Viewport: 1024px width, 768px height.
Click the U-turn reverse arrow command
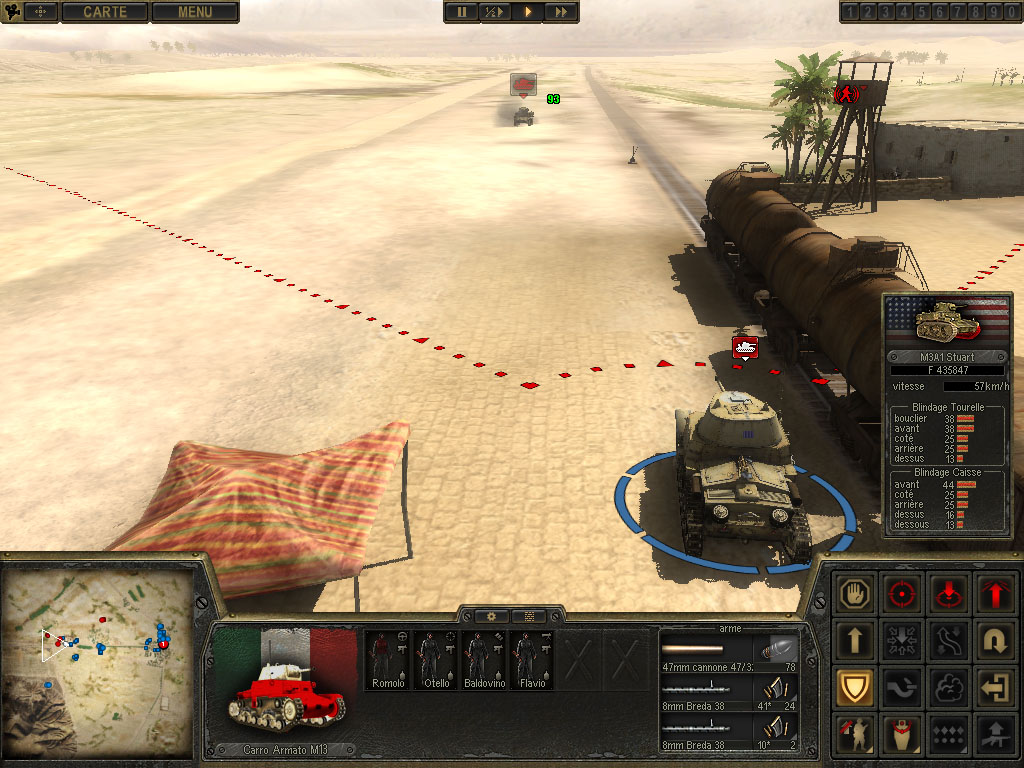[x=994, y=640]
